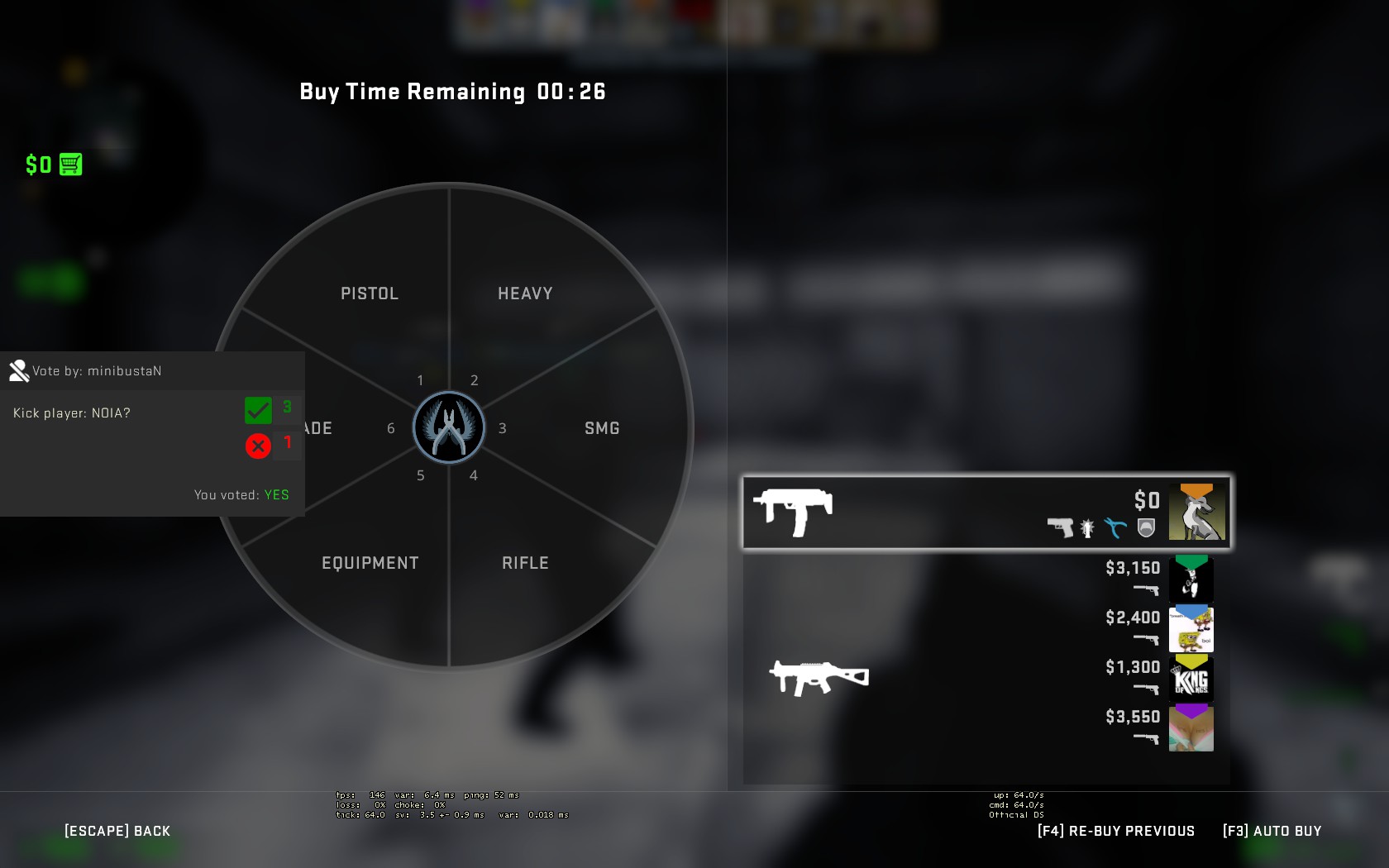Open the PISTOL category on the buy wheel
This screenshot has width=1389, height=868.
pos(370,293)
